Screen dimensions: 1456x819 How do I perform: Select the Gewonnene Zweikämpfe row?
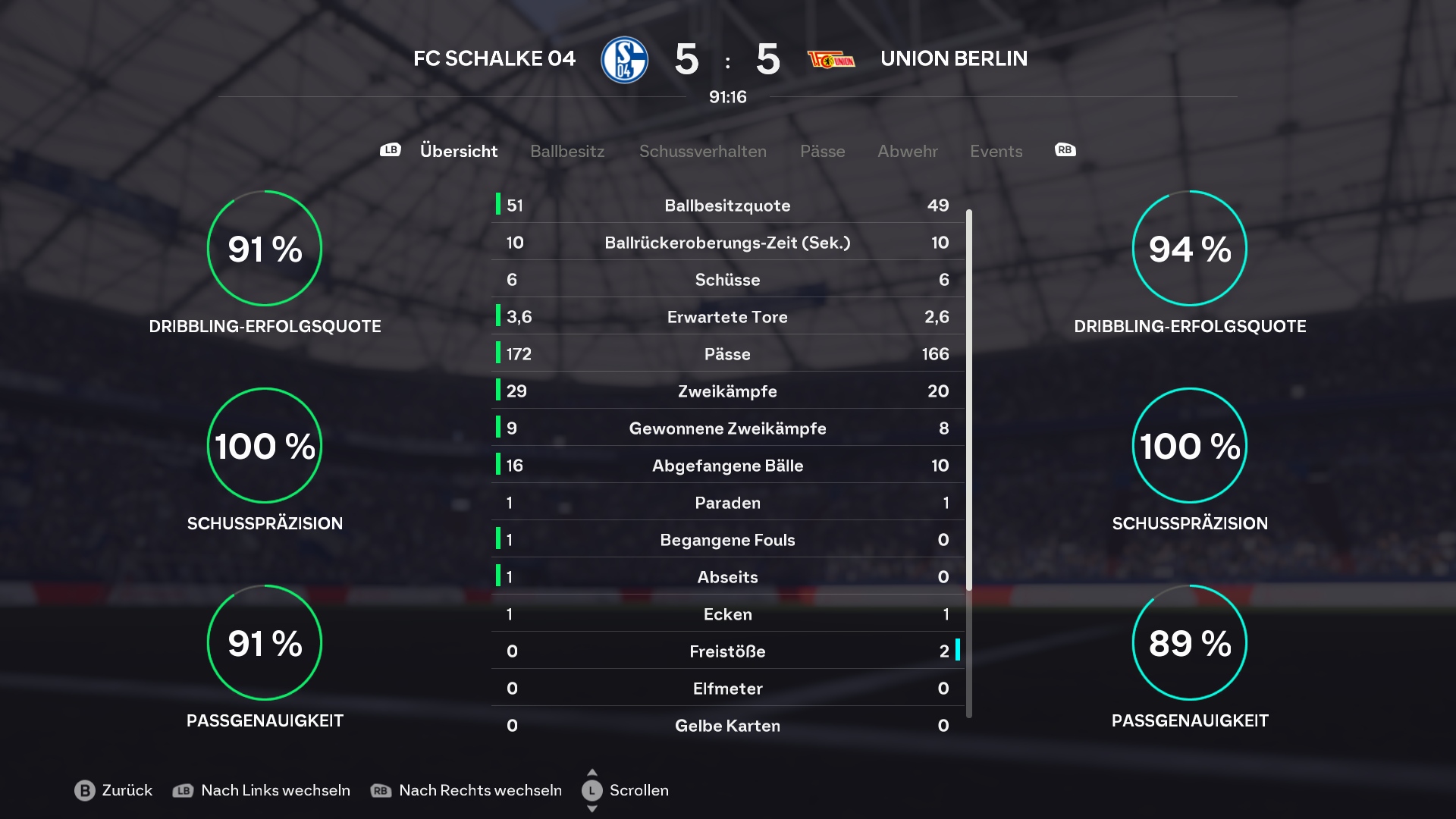(x=727, y=428)
